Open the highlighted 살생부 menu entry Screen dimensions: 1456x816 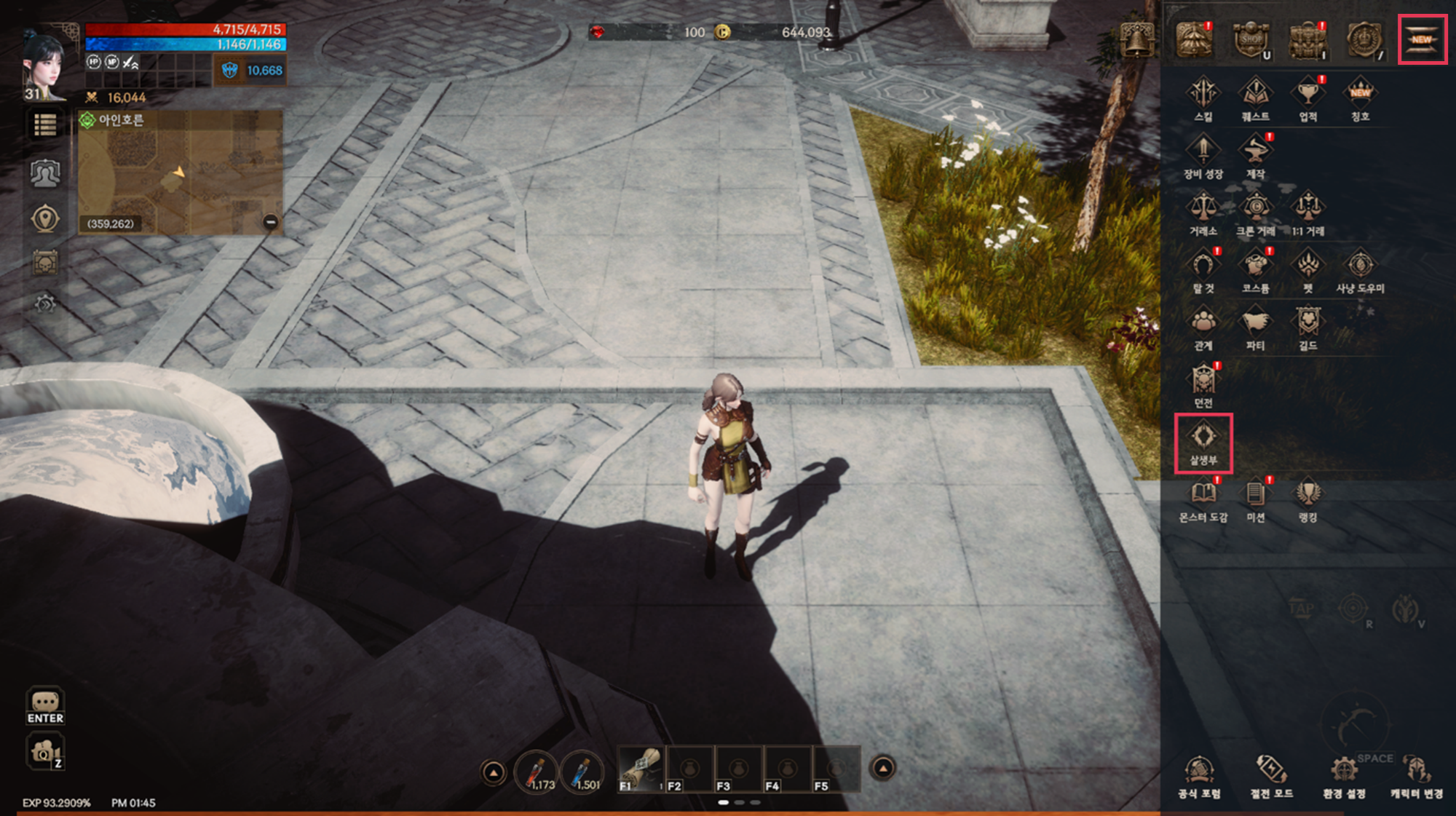(1203, 443)
